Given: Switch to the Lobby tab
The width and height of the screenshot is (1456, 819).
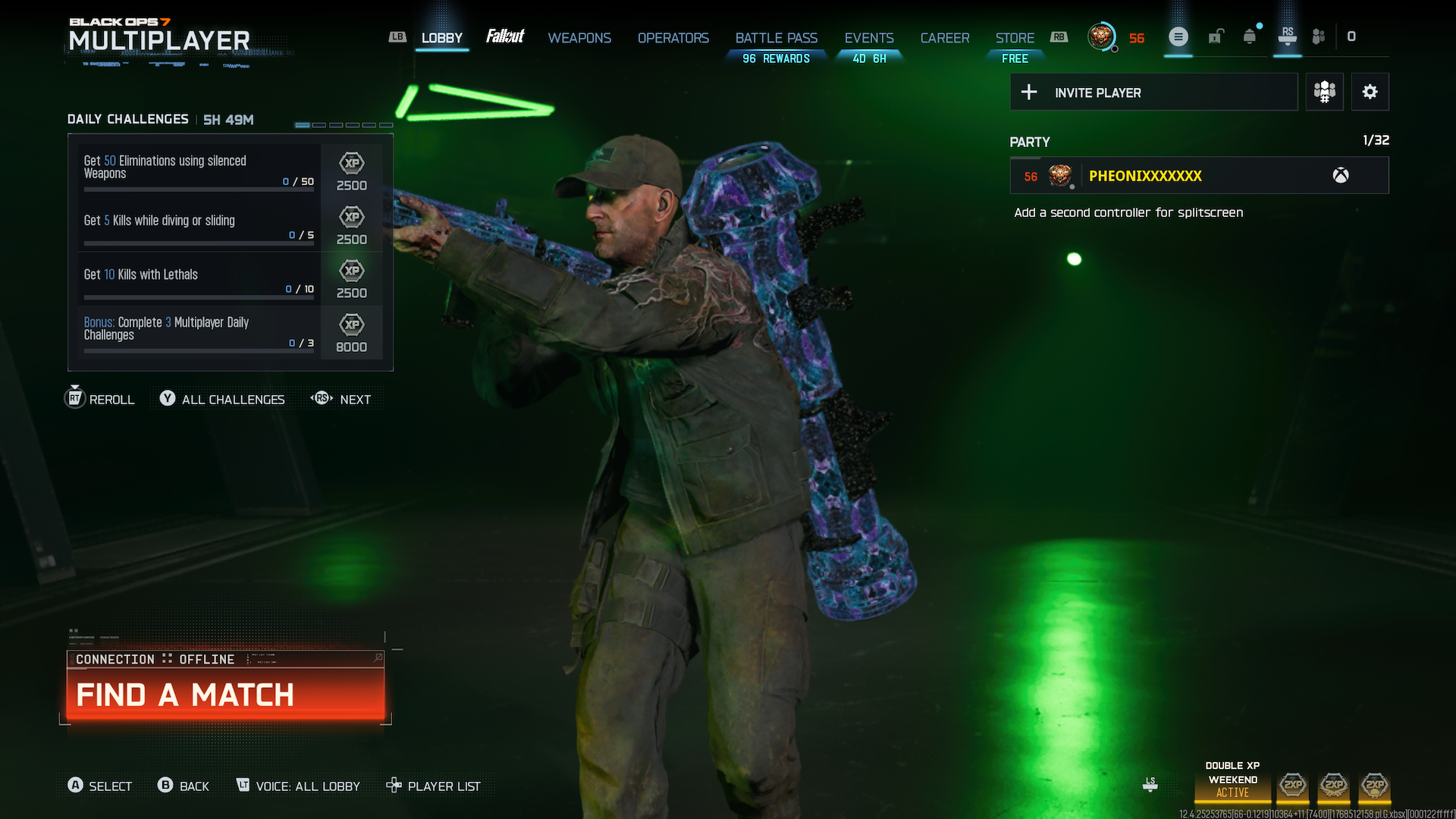Looking at the screenshot, I should [441, 38].
